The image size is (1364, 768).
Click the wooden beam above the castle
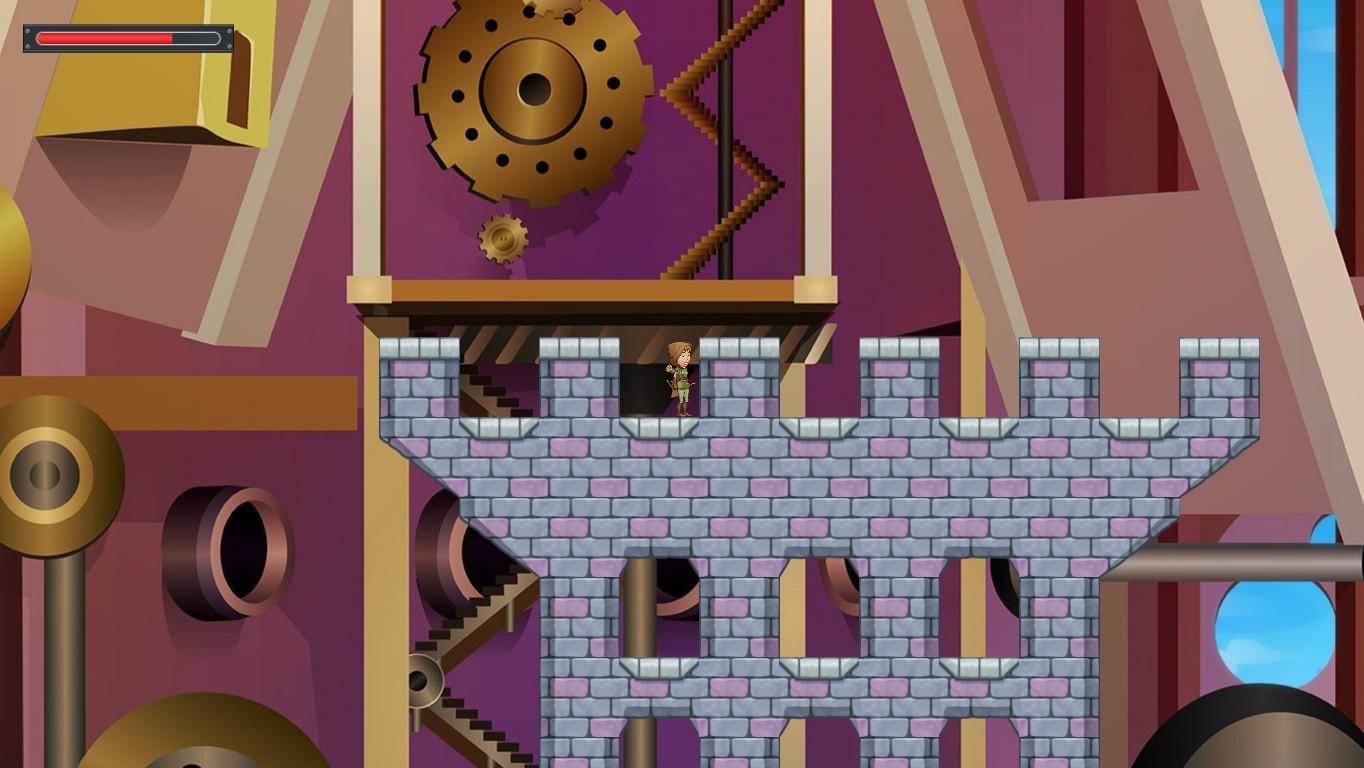click(590, 292)
